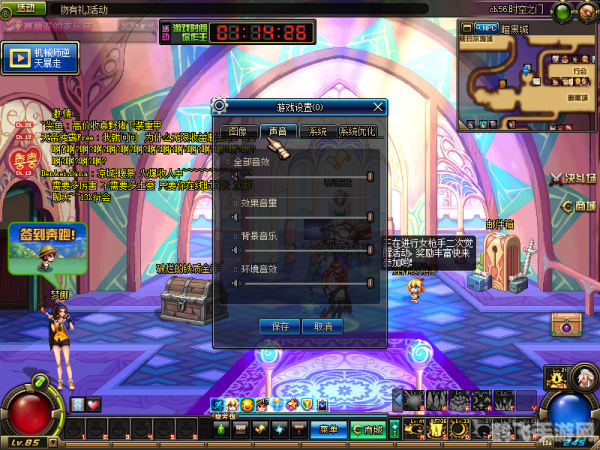The width and height of the screenshot is (600, 450).
Task: Cancel changes with the 取消 button
Action: (322, 326)
